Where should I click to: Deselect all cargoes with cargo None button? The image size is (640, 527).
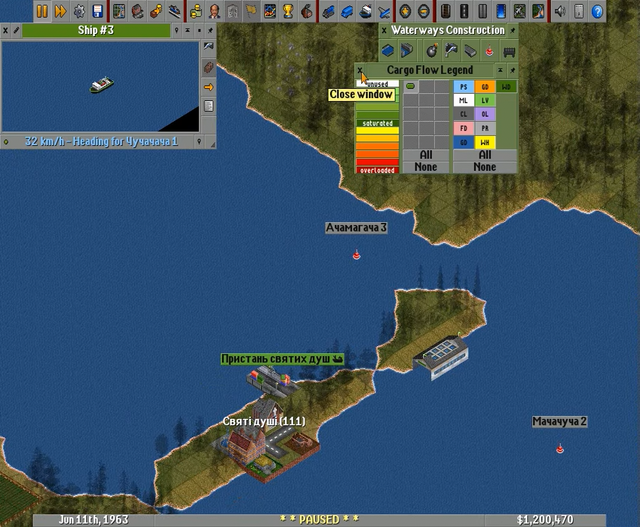[485, 167]
